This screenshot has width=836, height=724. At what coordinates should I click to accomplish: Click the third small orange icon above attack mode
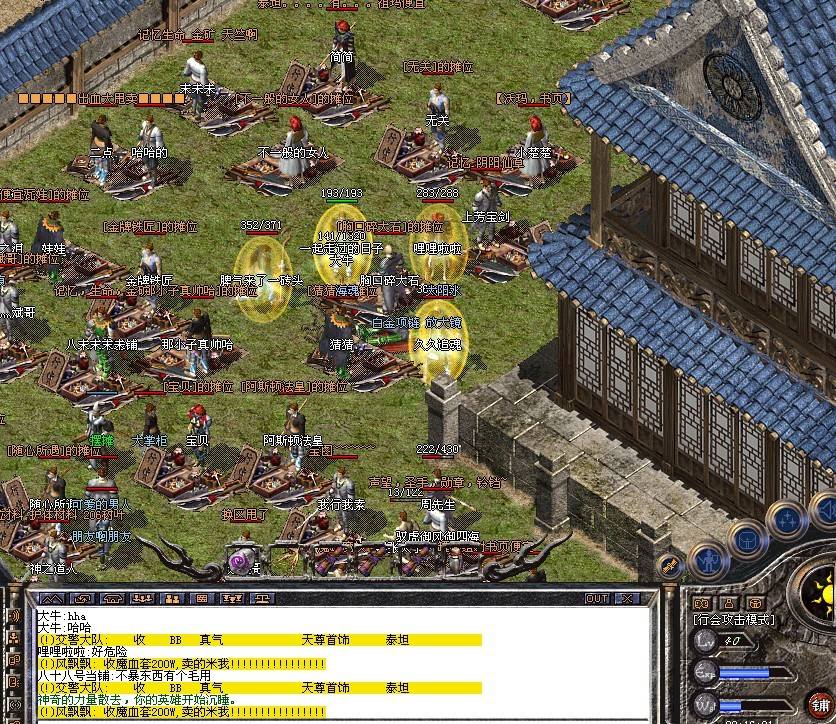[x=757, y=604]
